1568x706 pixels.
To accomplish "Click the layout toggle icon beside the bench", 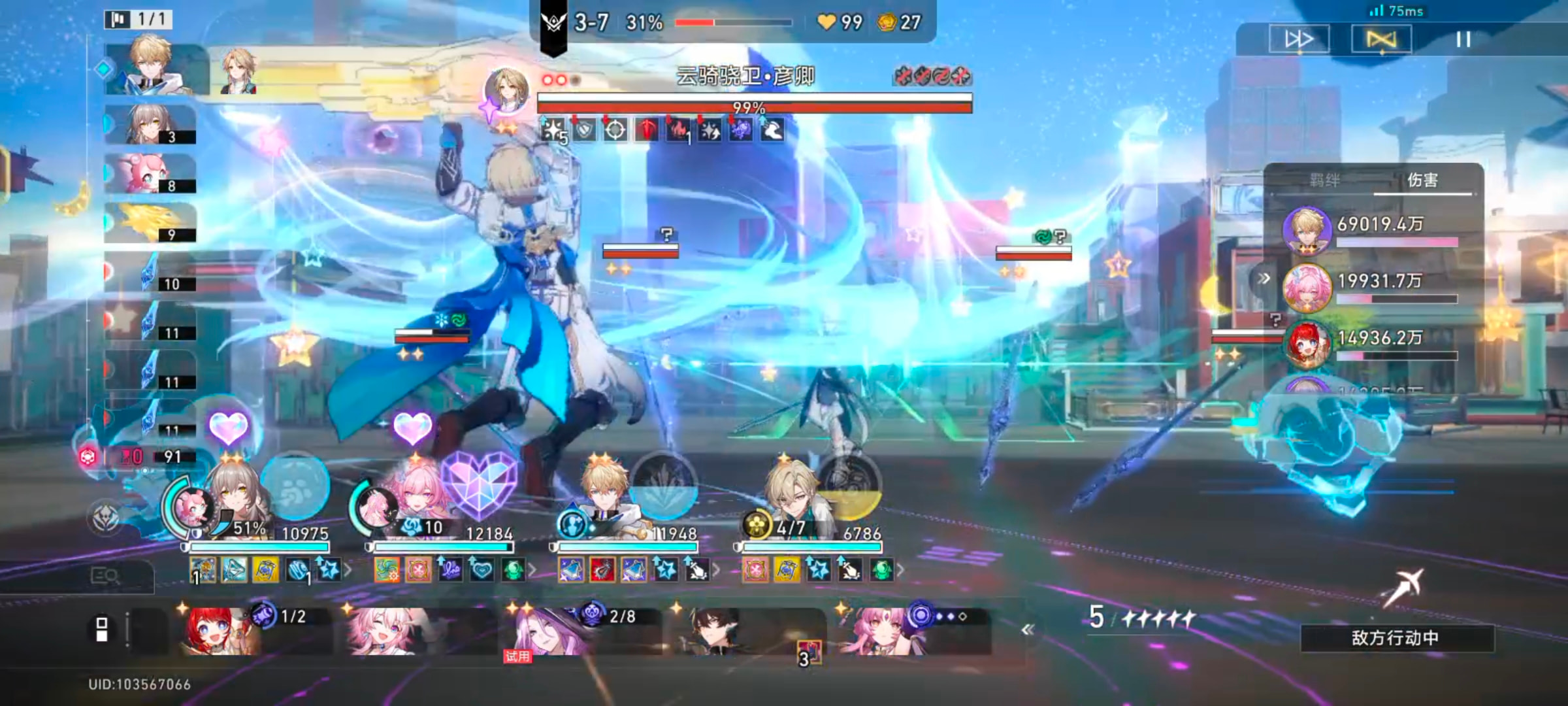I will pos(102,630).
